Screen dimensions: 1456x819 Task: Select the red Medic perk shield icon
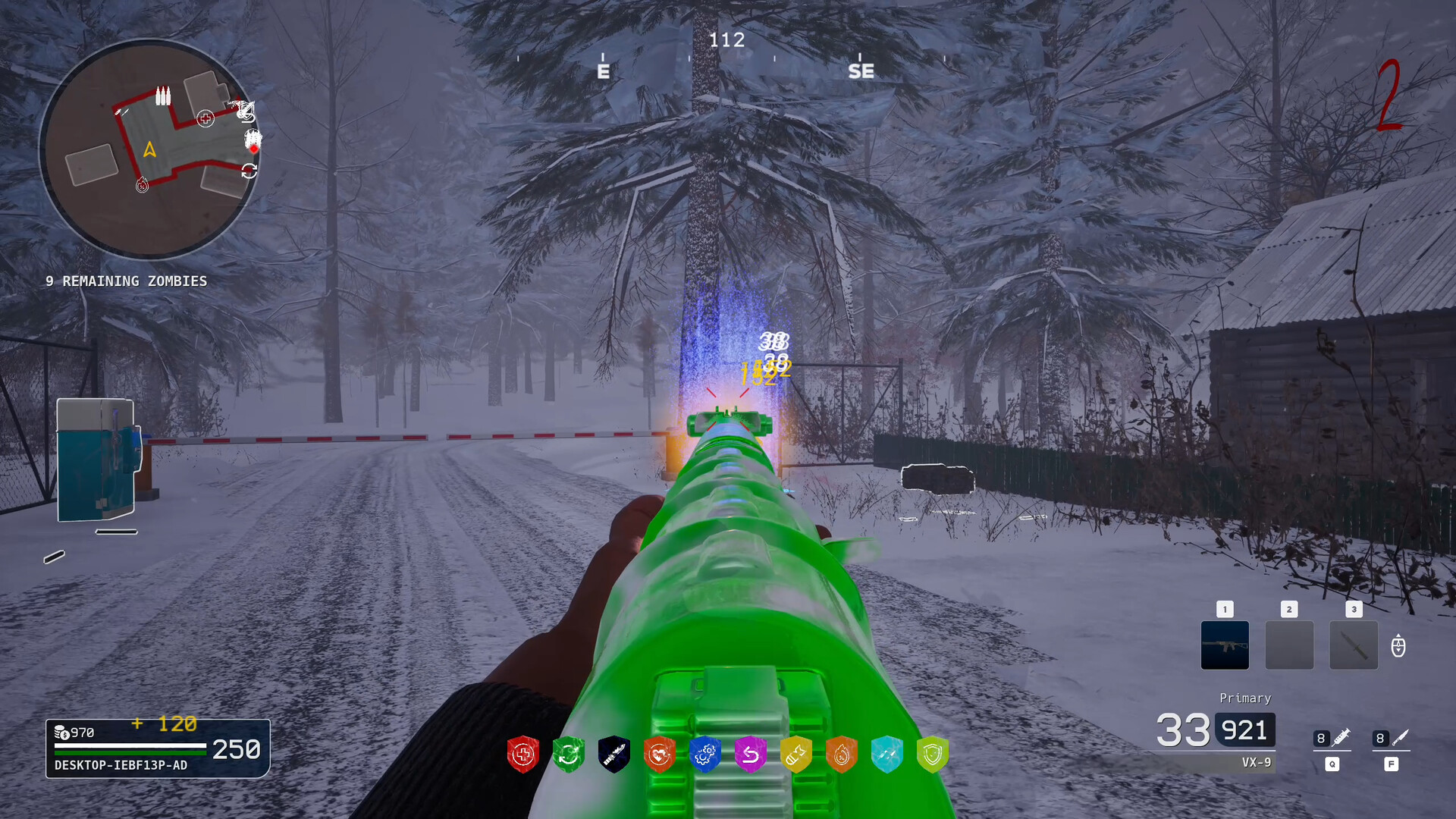523,754
